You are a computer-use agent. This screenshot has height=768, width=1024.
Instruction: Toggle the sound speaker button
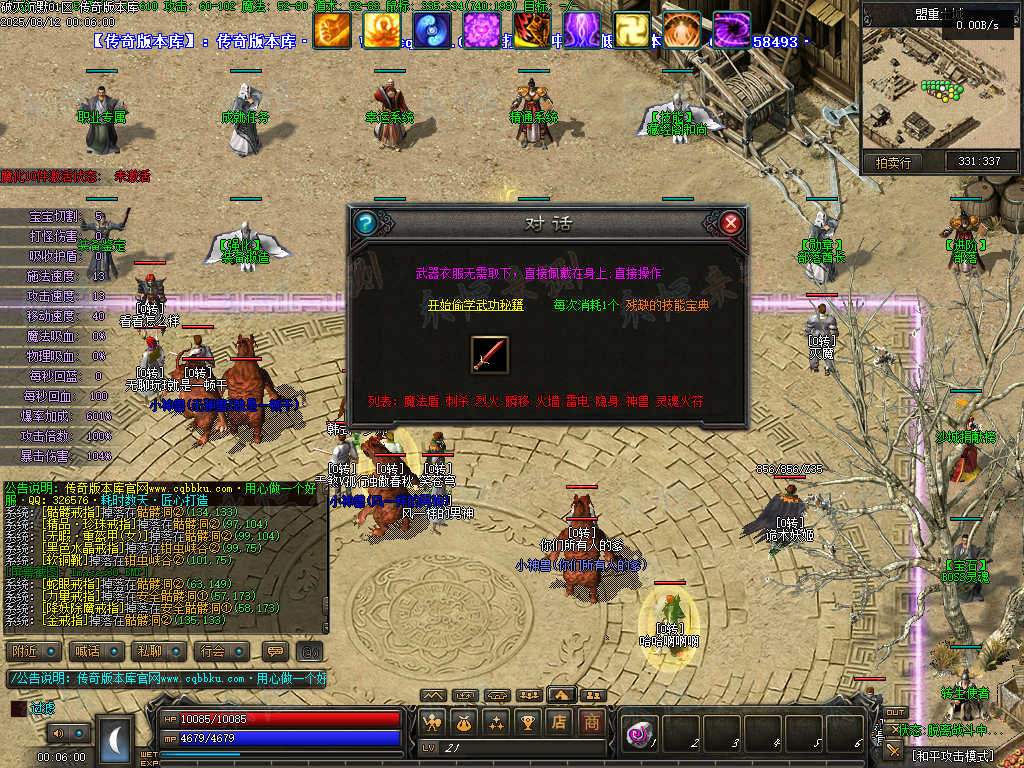tap(58, 733)
